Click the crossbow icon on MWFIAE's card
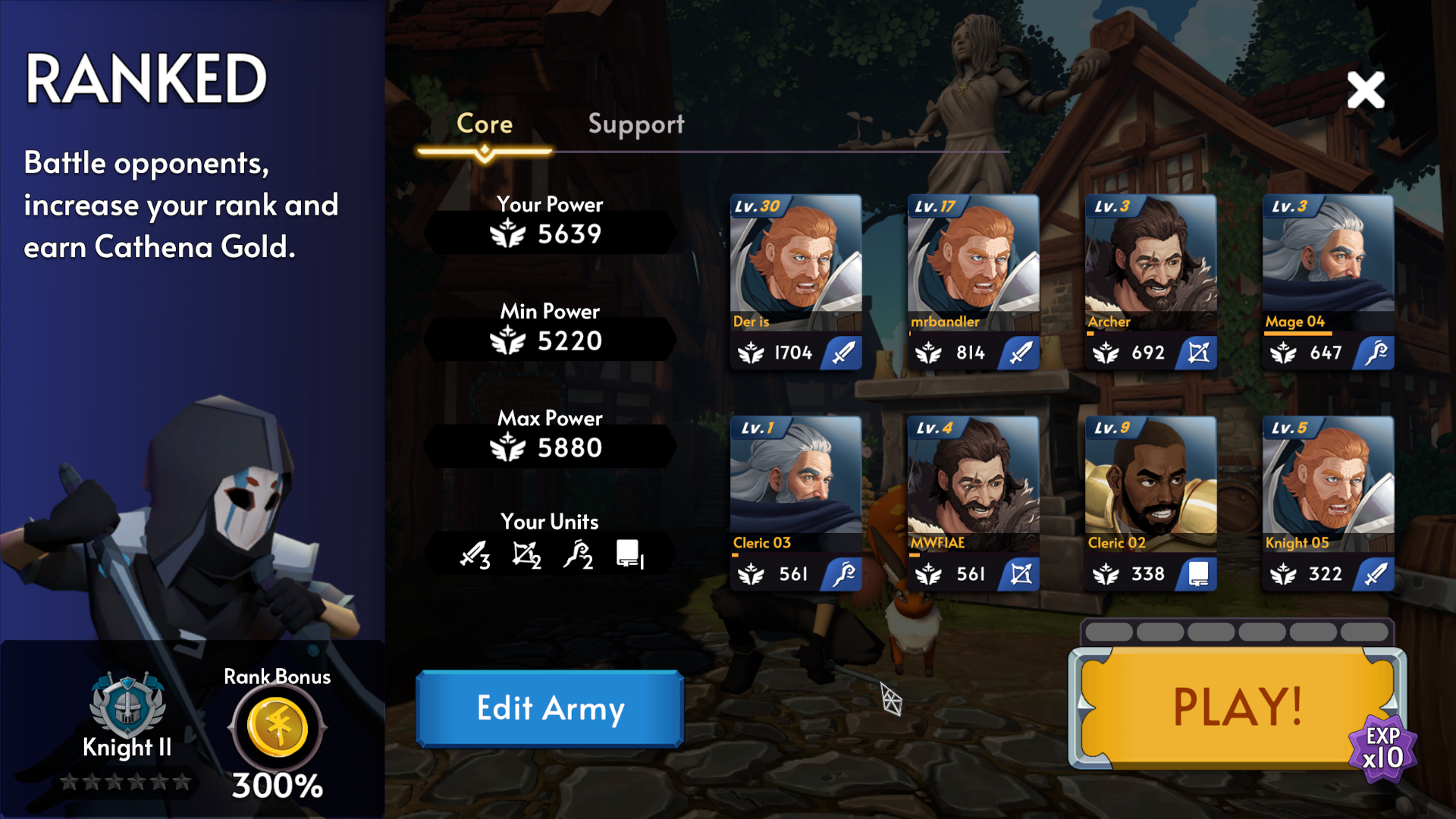Screen dimensions: 1456x819 1020,573
